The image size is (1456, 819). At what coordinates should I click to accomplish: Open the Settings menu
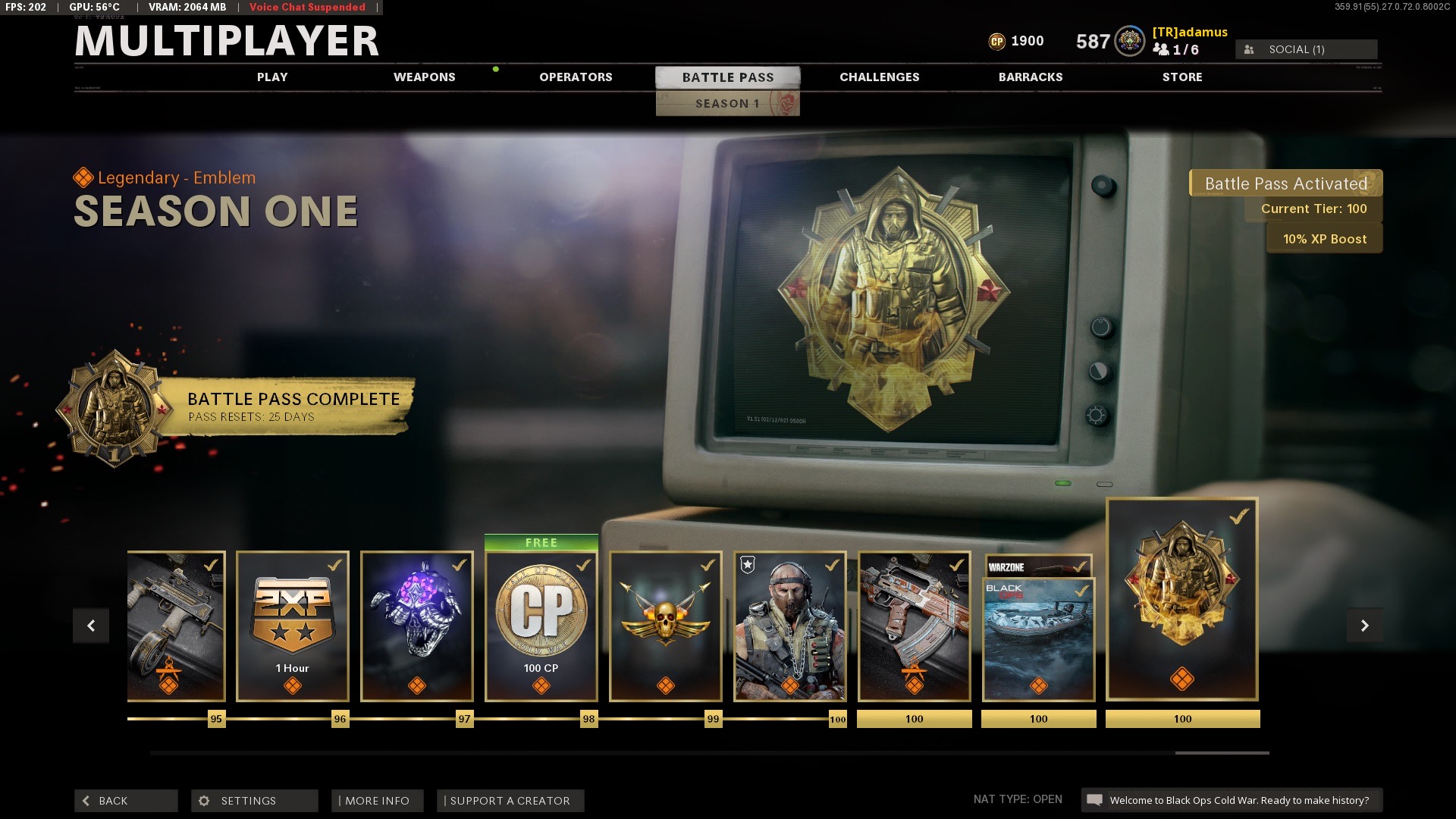tap(254, 801)
